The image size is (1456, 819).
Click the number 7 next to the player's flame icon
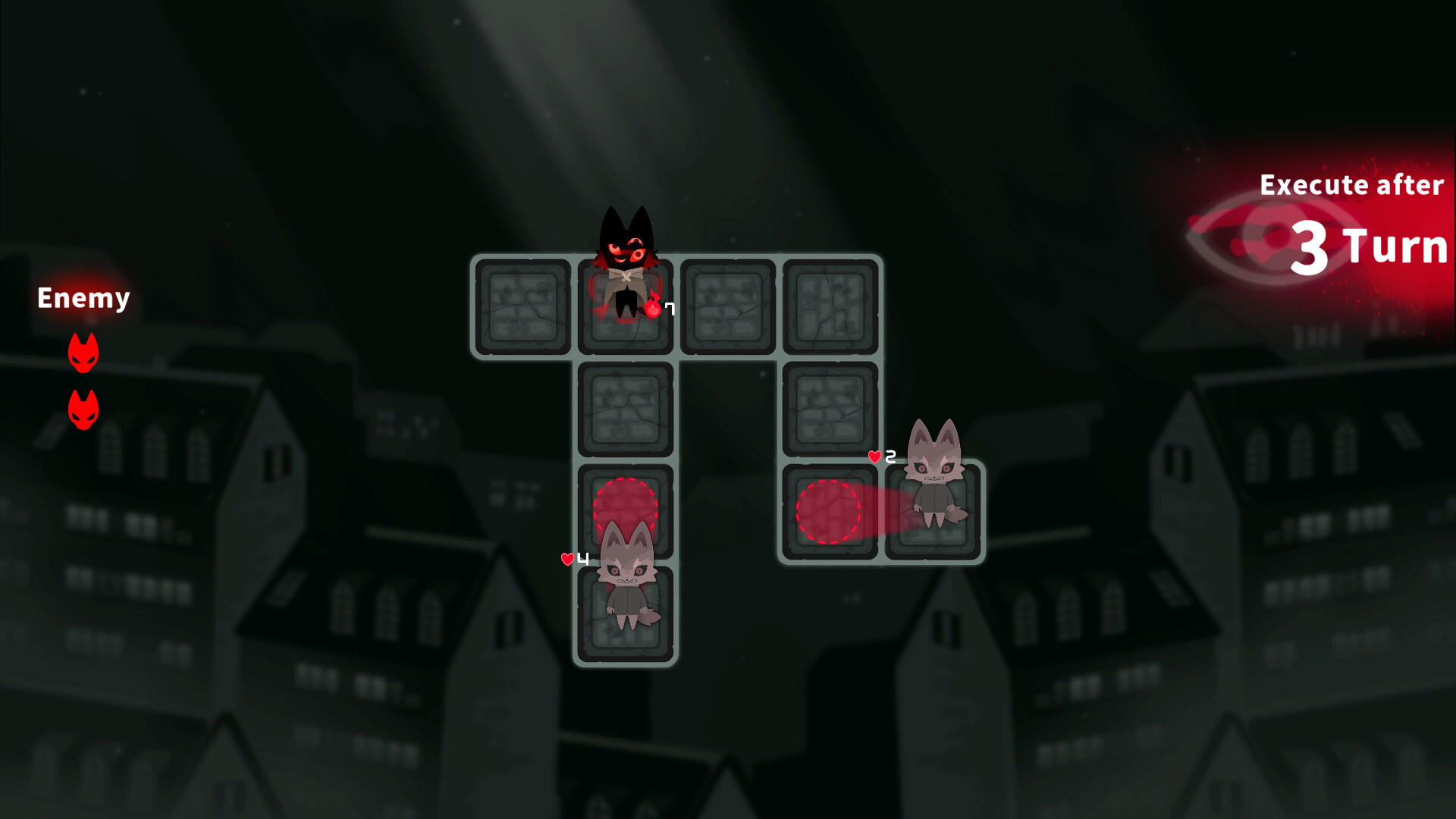tap(669, 308)
